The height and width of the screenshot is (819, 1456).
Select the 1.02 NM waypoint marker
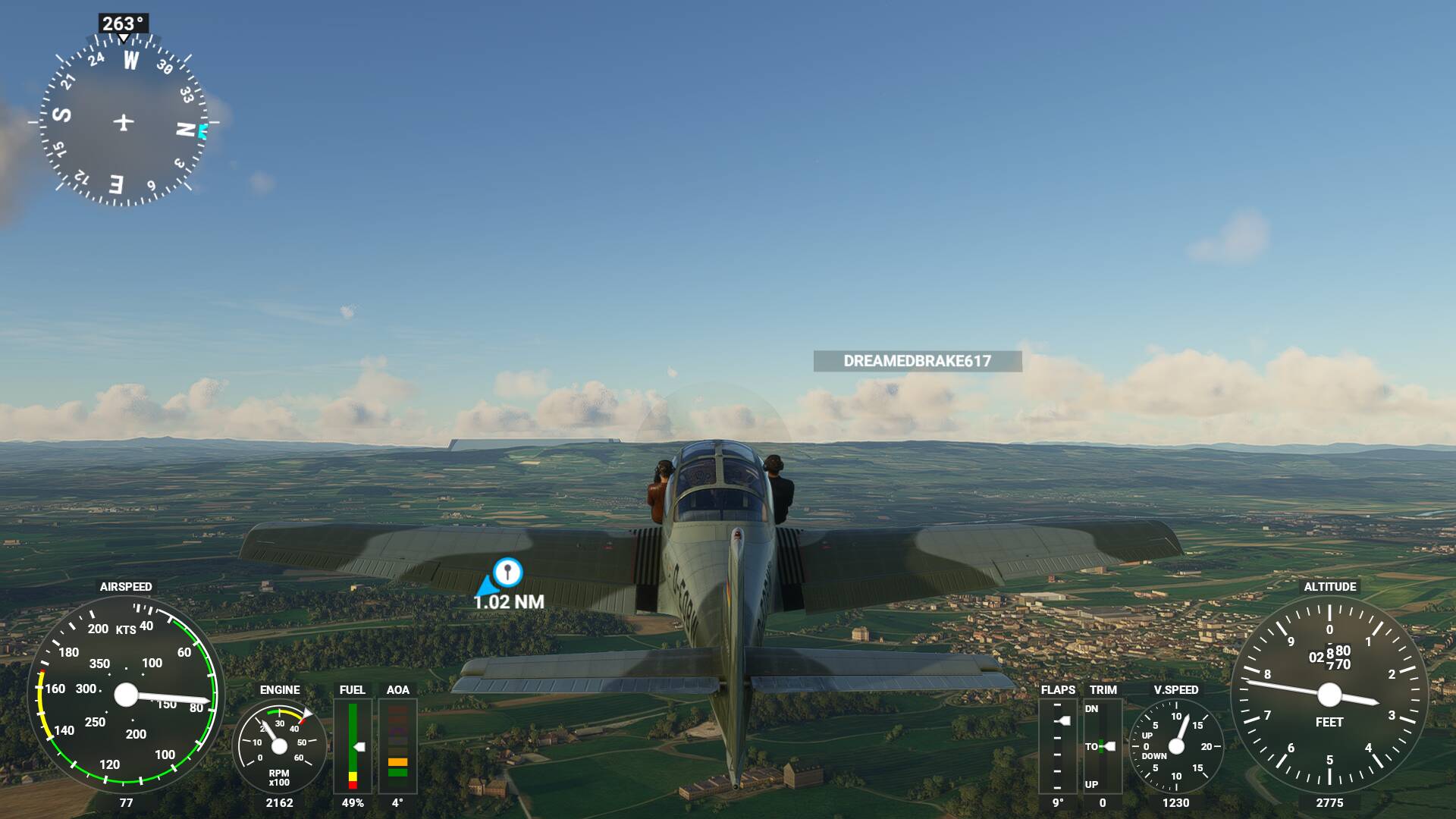pos(507,572)
